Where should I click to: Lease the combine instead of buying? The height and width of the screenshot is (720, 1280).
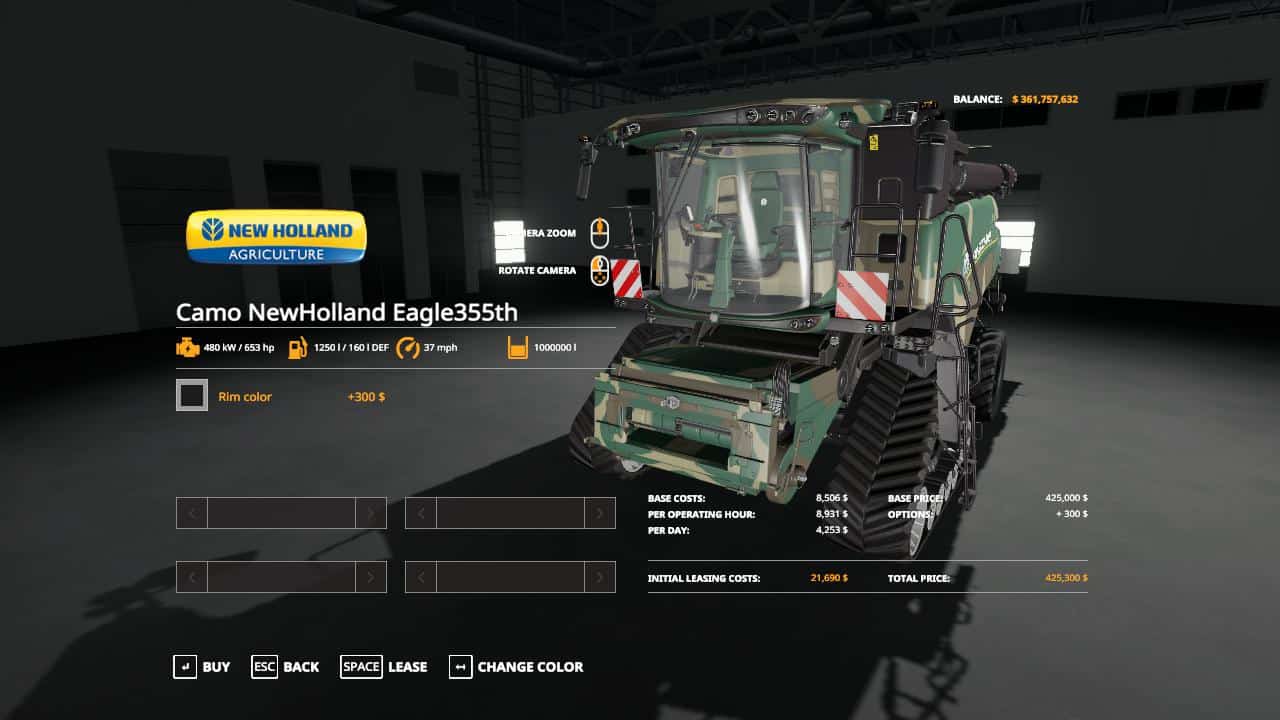click(x=384, y=667)
